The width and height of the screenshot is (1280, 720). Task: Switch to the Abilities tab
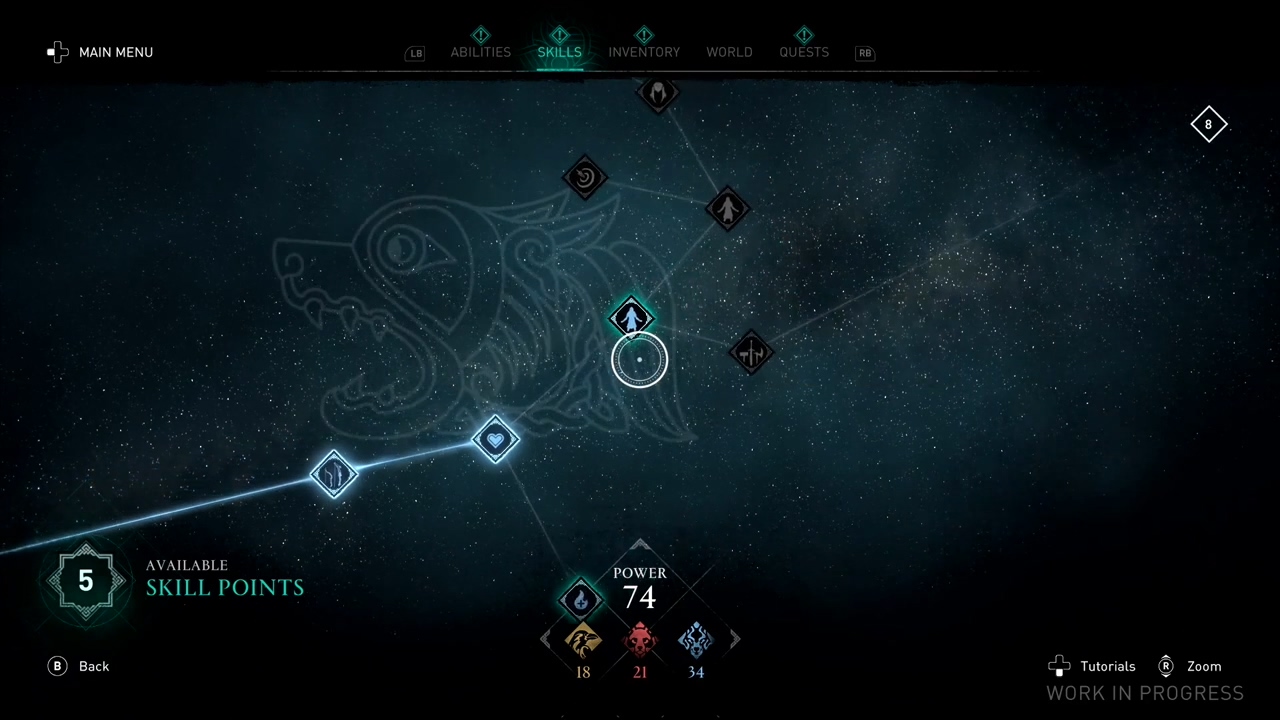point(480,52)
